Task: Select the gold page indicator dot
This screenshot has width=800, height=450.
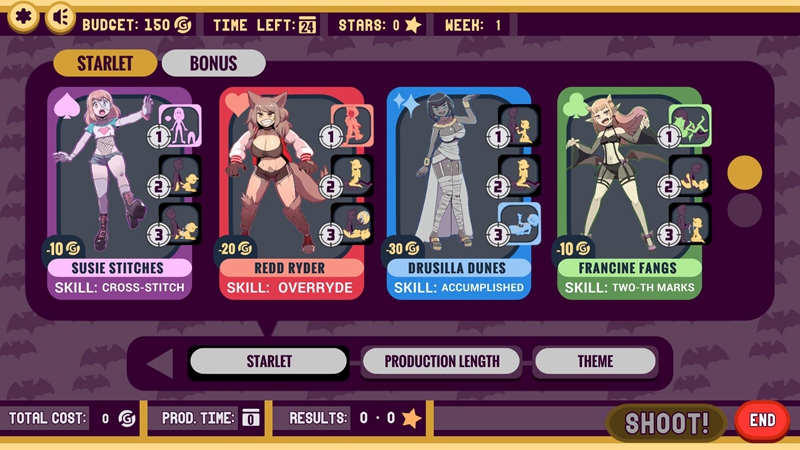Action: click(744, 173)
